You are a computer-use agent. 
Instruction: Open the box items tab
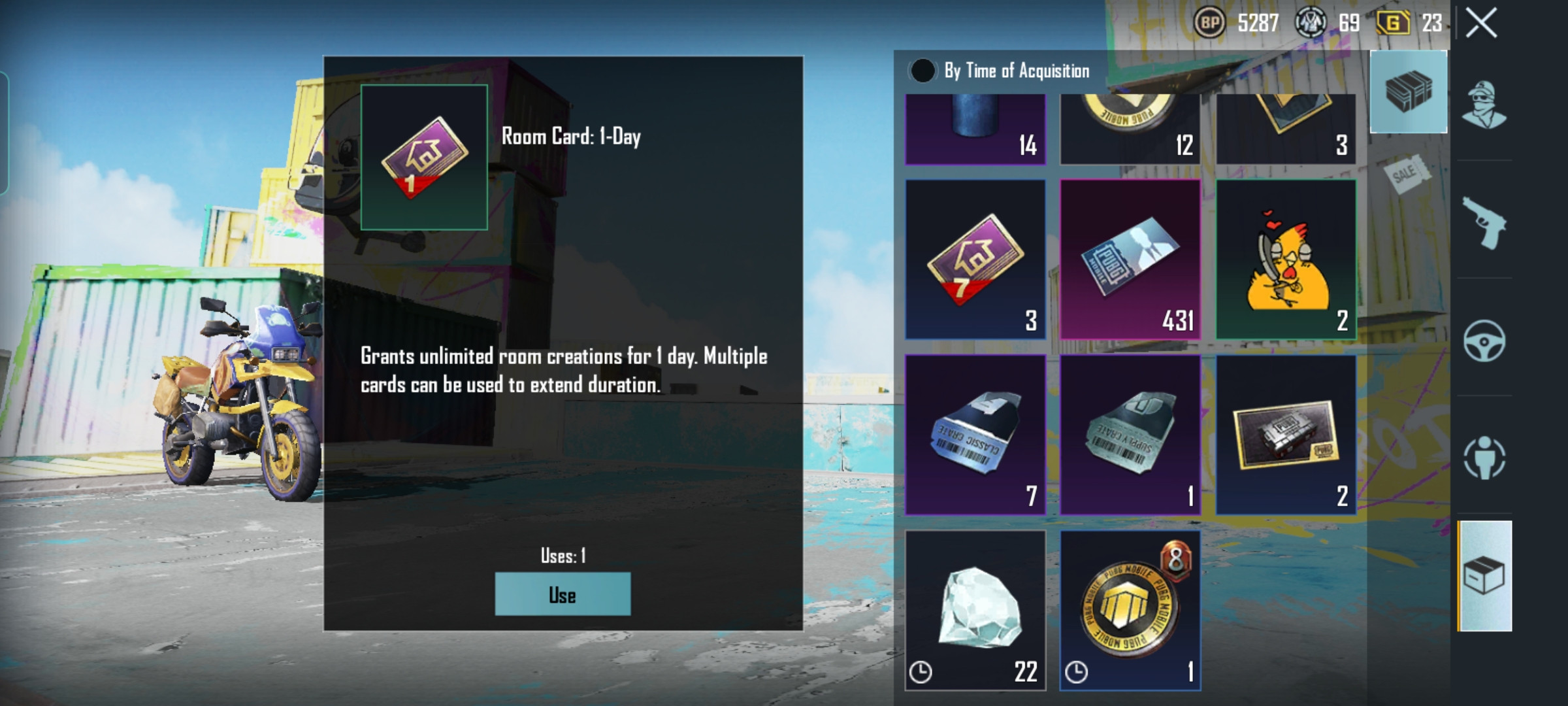pyautogui.click(x=1484, y=576)
